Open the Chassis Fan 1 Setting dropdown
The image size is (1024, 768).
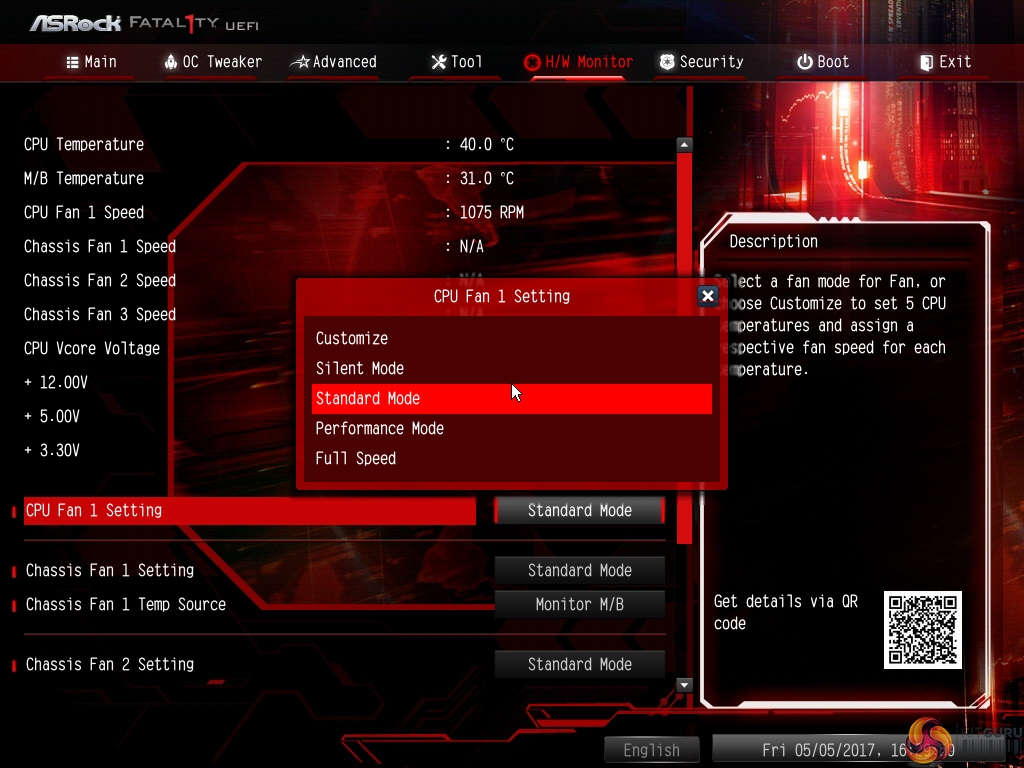(x=580, y=570)
